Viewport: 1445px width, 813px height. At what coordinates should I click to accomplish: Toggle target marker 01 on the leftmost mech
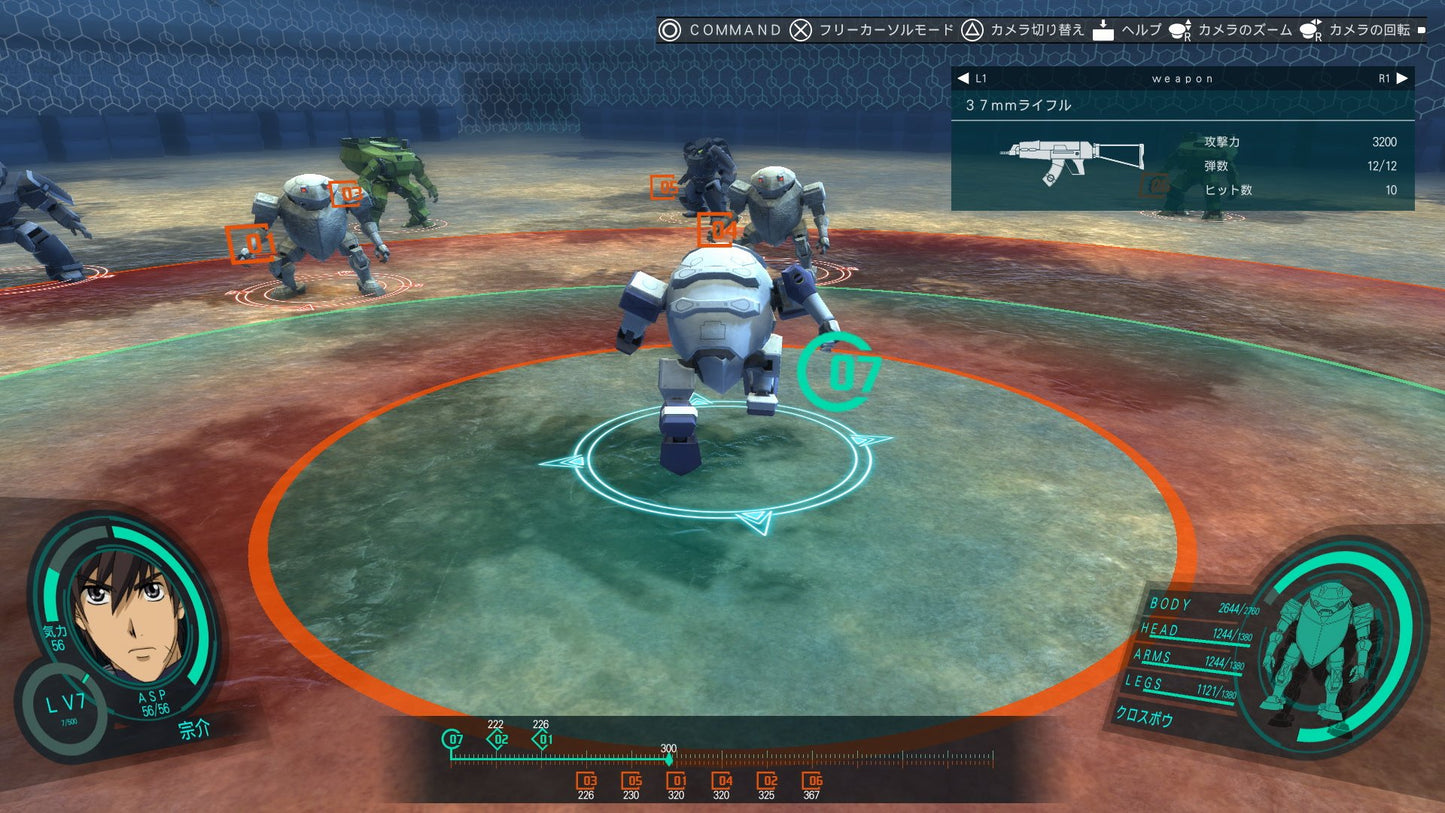pyautogui.click(x=251, y=244)
